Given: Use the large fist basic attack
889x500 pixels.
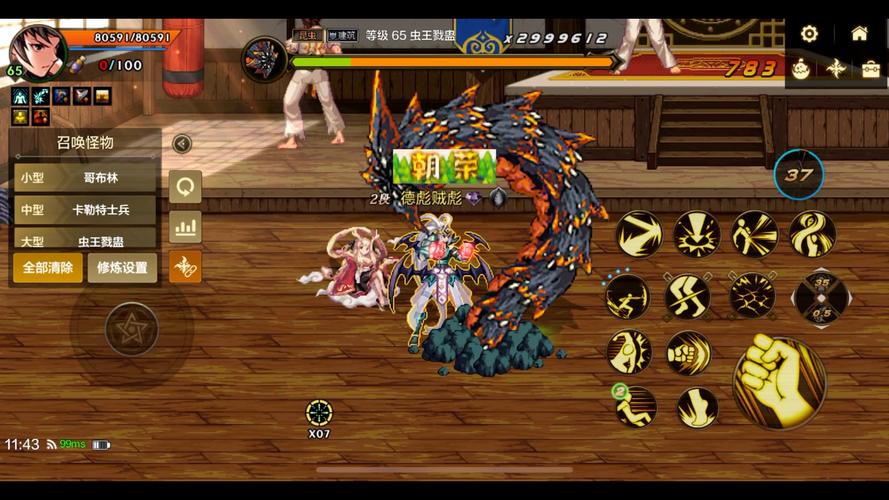Looking at the screenshot, I should (x=779, y=381).
